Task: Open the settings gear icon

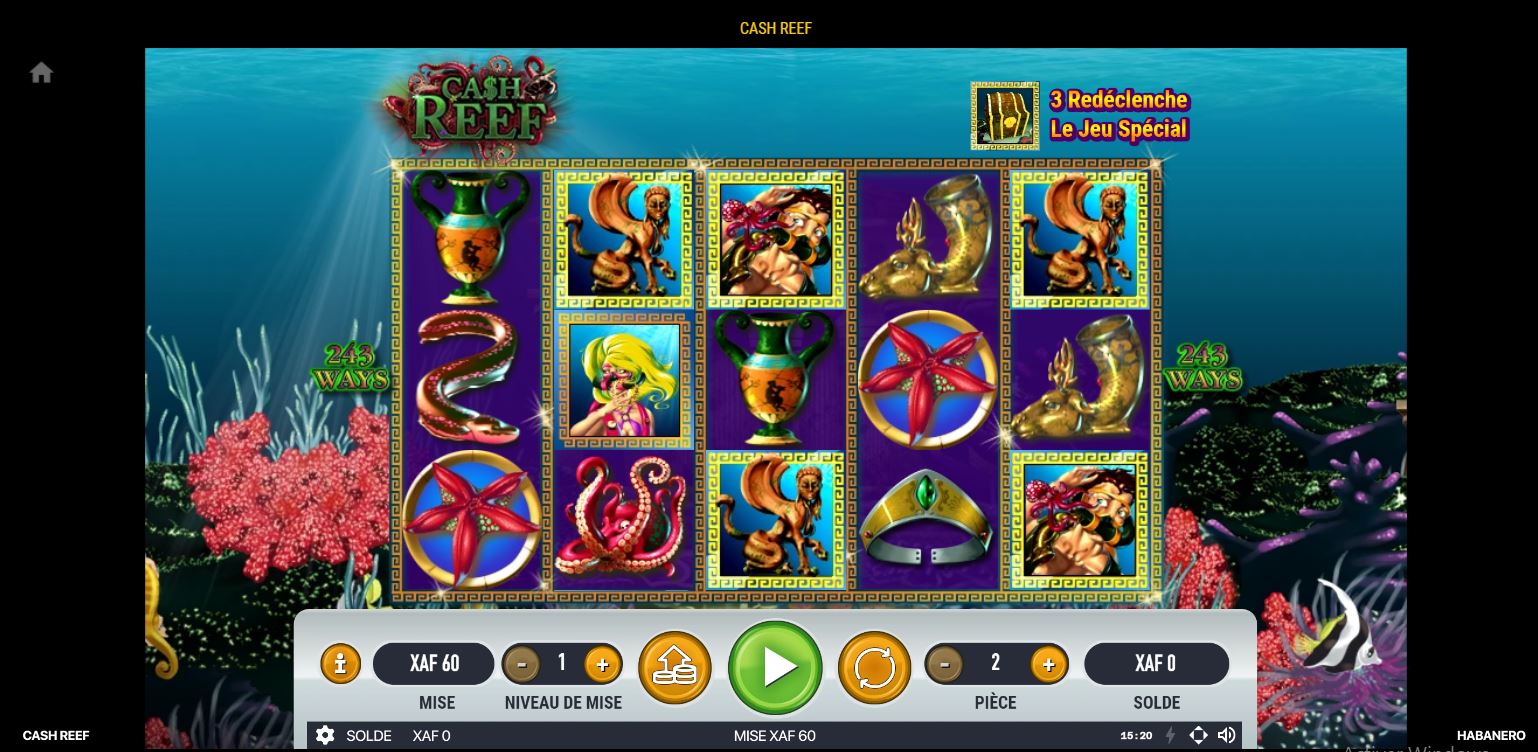Action: (325, 736)
